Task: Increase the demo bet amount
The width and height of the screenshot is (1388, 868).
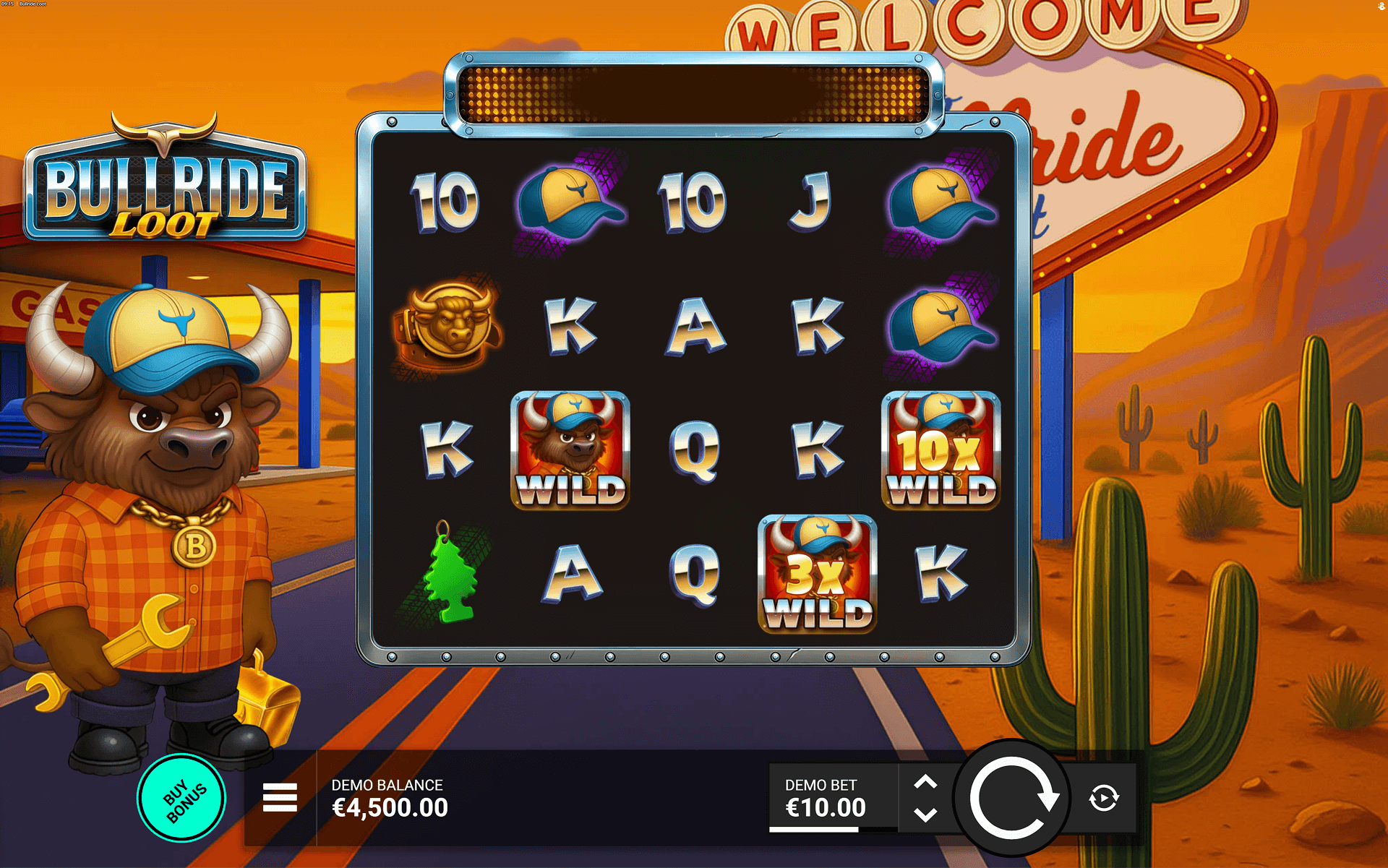Action: tap(925, 782)
